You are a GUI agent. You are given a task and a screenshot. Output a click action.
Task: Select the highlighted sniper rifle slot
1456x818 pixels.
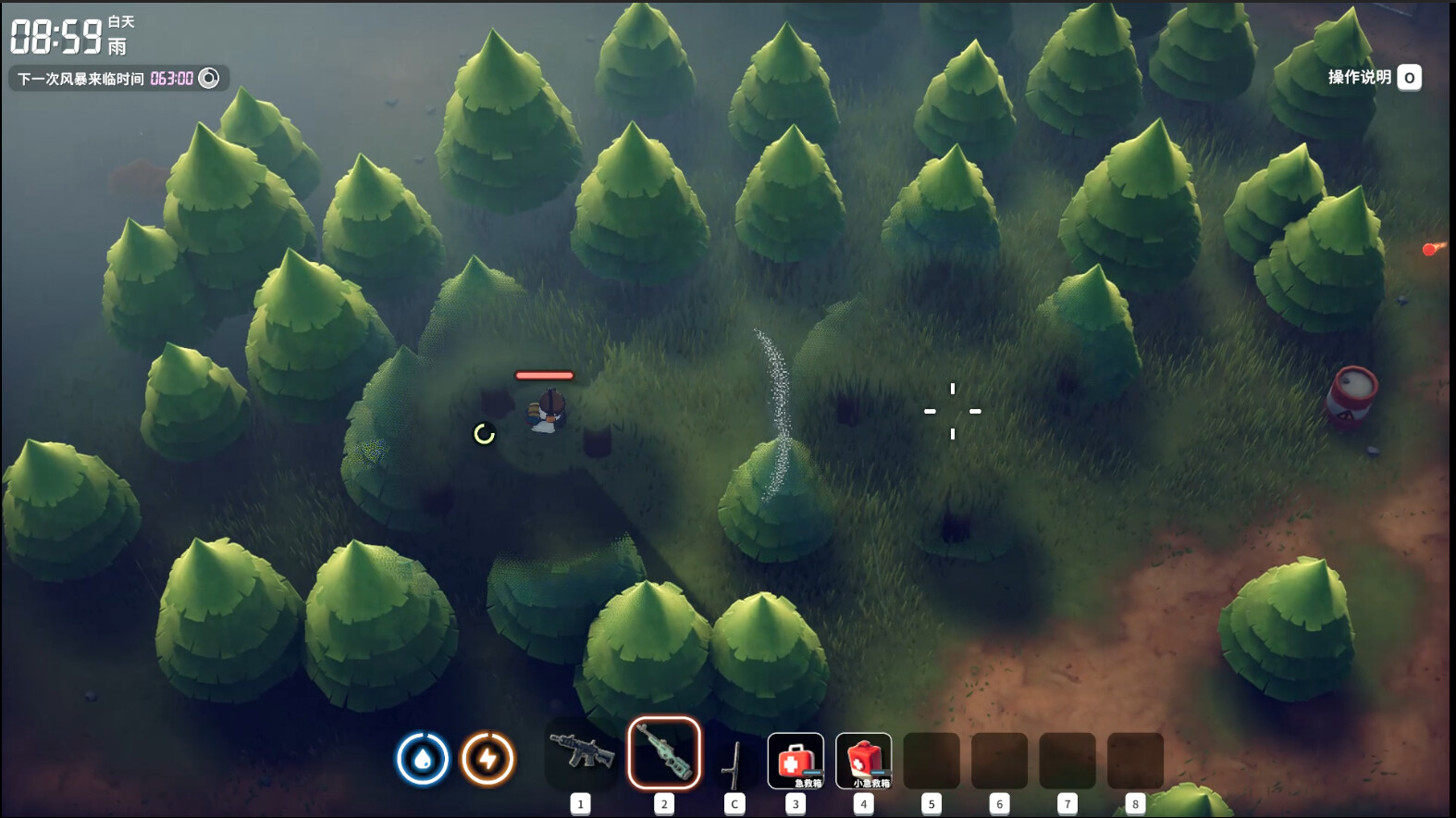click(664, 753)
